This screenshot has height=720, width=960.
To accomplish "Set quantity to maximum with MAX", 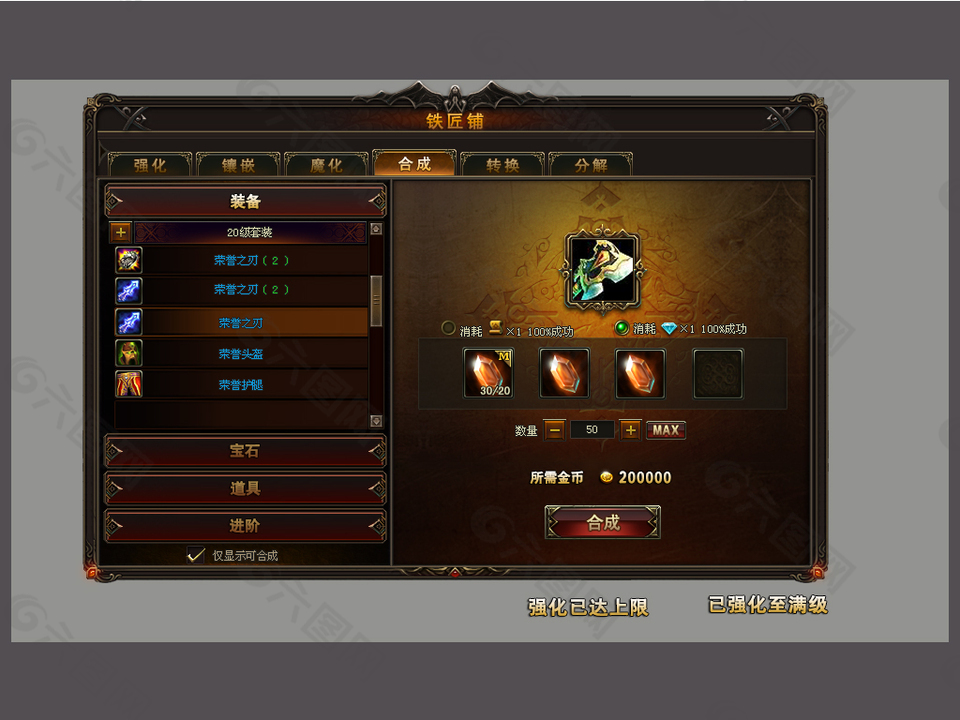I will 665,430.
